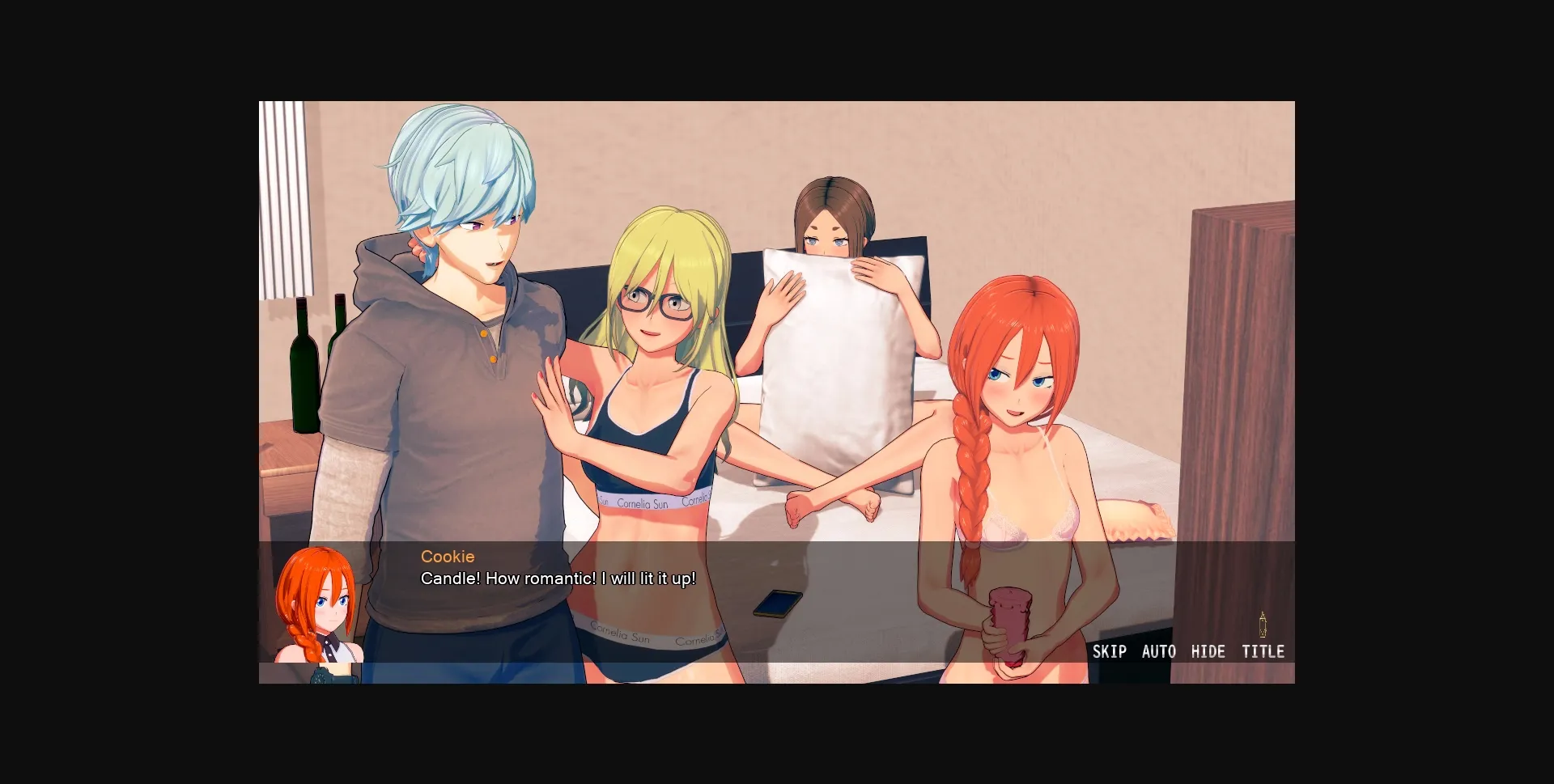Click the blonde girl's glasses
The image size is (1554, 784).
click(x=657, y=301)
